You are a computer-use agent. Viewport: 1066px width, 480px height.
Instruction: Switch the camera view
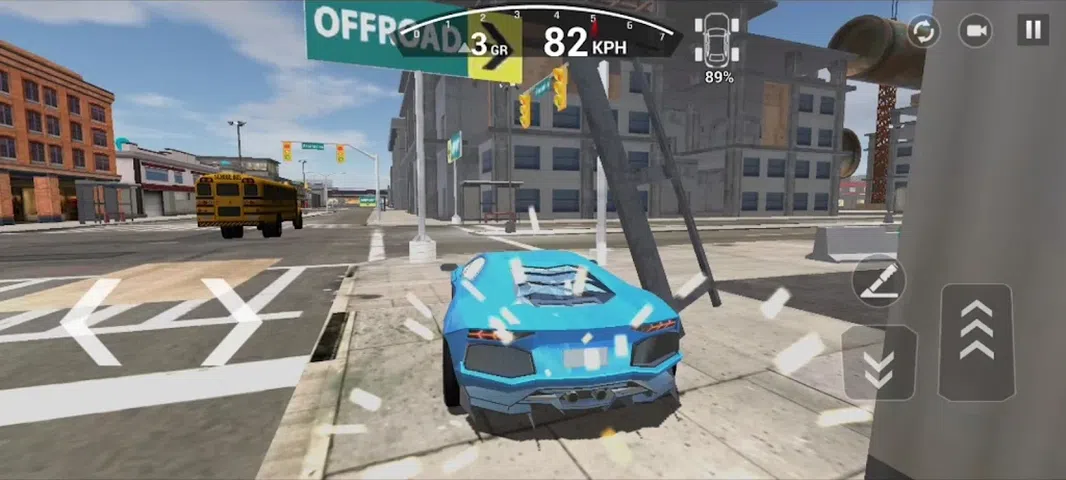pos(976,31)
